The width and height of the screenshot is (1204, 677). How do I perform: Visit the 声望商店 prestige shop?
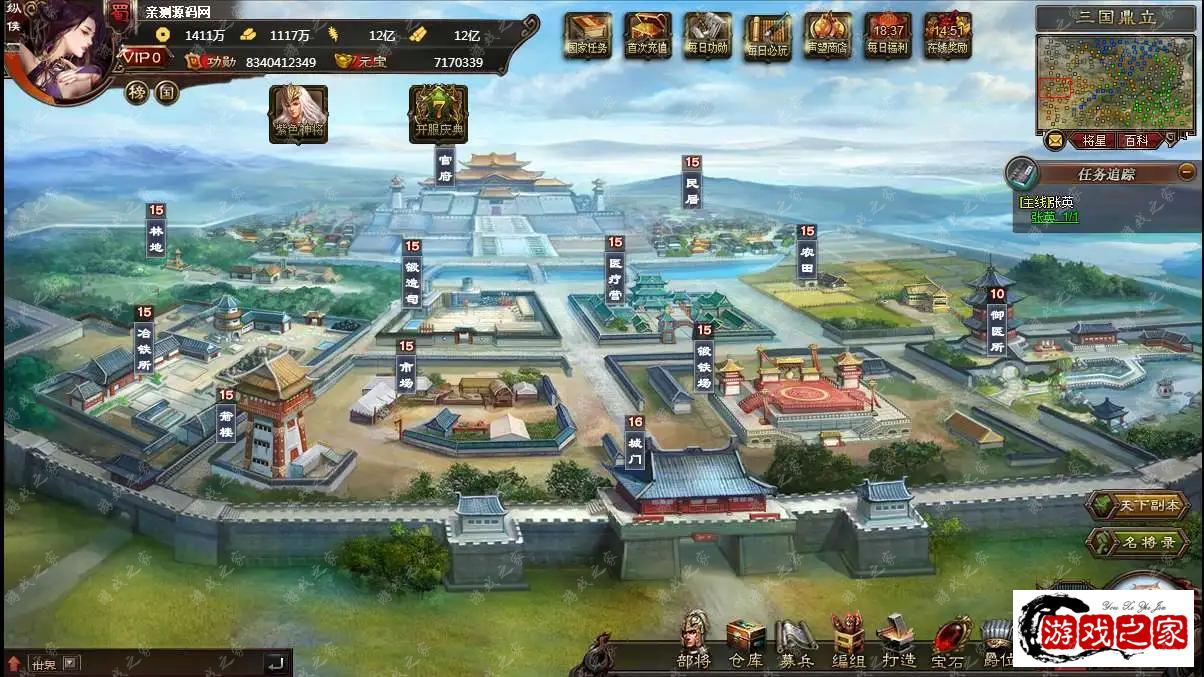pyautogui.click(x=828, y=35)
